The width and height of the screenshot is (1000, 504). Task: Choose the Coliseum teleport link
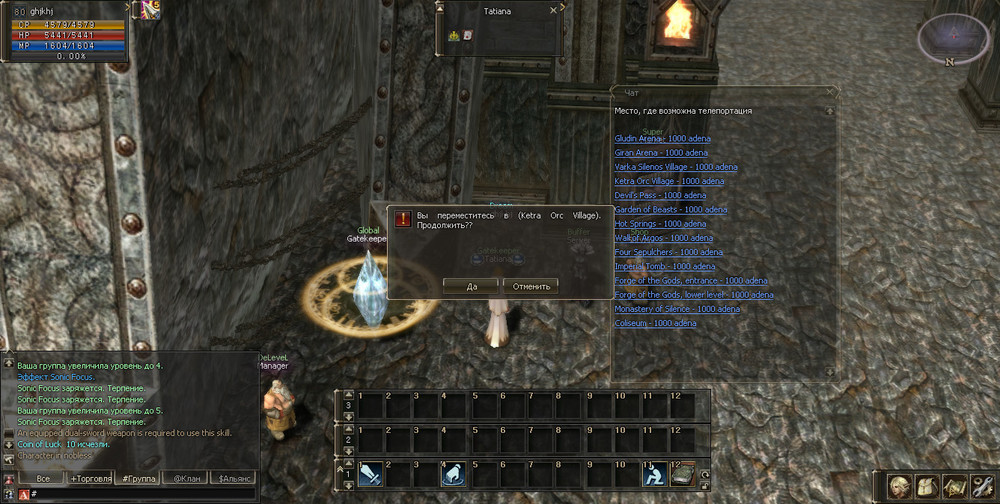(655, 323)
